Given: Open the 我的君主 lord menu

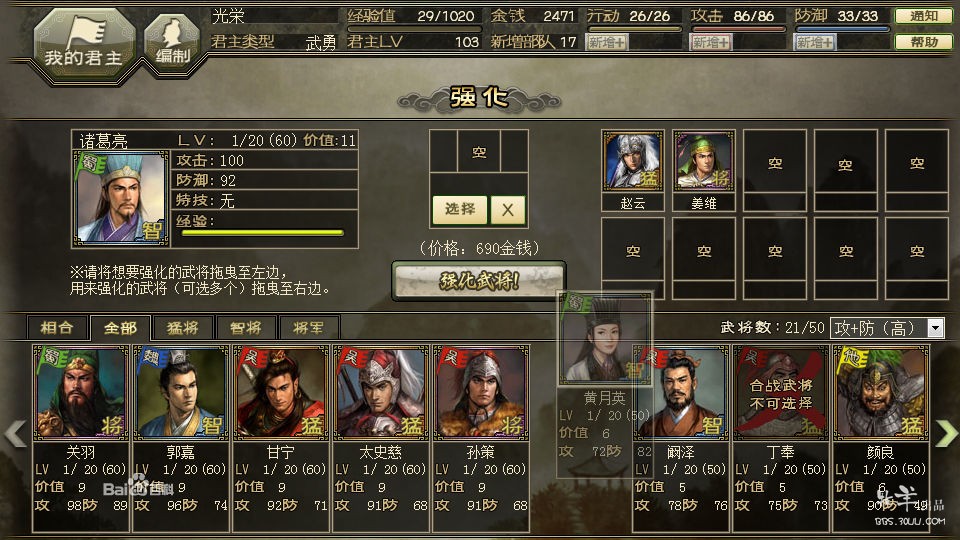Looking at the screenshot, I should coord(84,41).
